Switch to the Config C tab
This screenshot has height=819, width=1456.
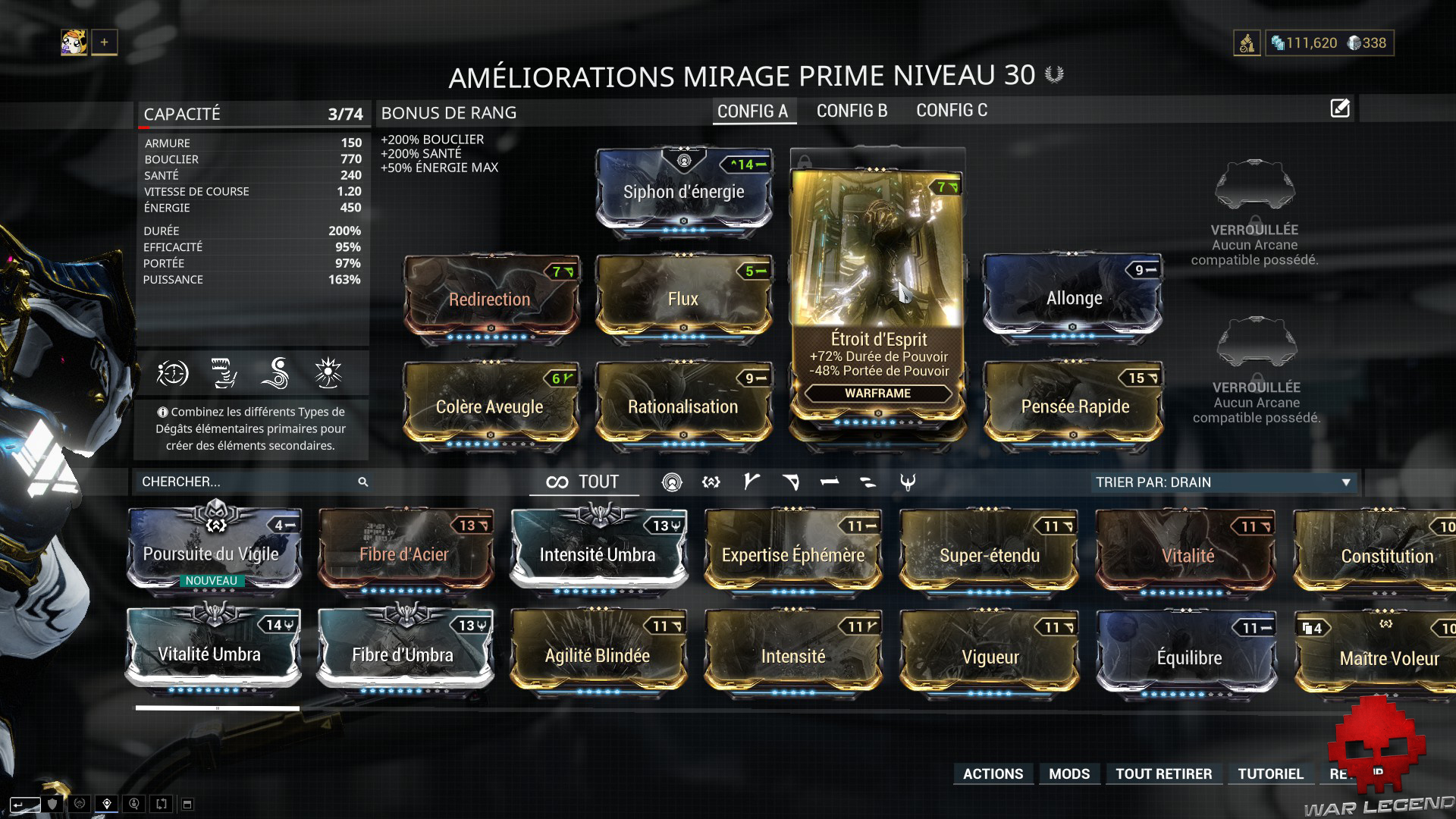pyautogui.click(x=951, y=111)
